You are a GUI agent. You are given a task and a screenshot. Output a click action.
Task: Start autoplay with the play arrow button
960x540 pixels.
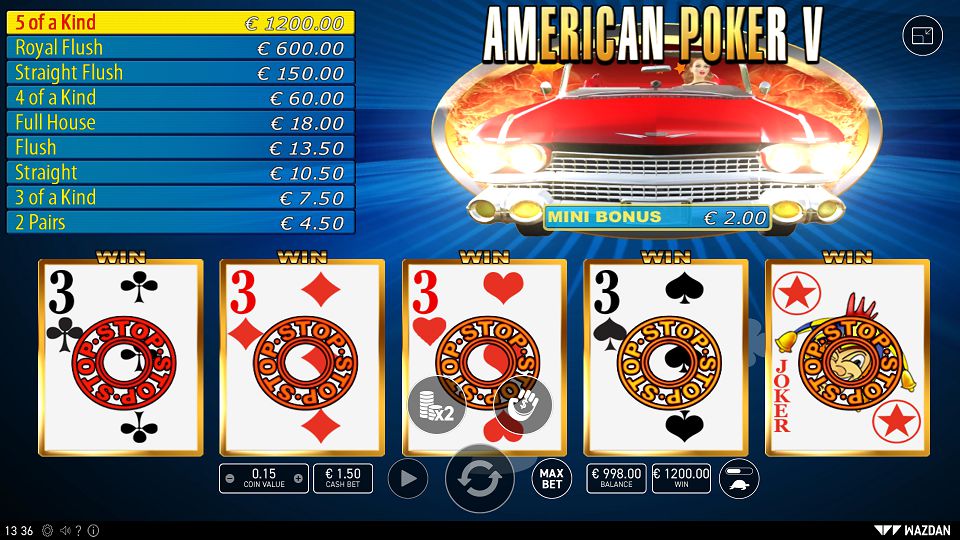[407, 479]
